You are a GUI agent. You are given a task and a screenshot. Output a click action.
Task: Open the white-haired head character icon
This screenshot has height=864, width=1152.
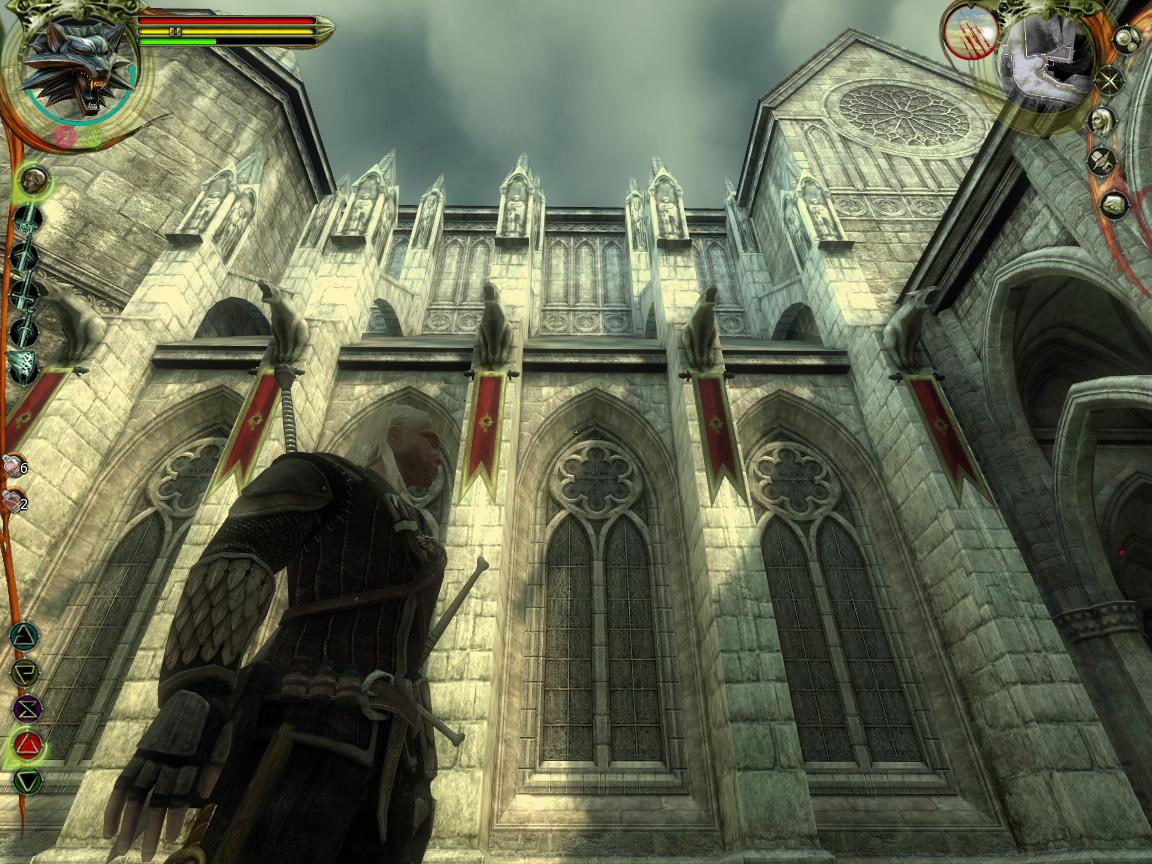[1101, 121]
